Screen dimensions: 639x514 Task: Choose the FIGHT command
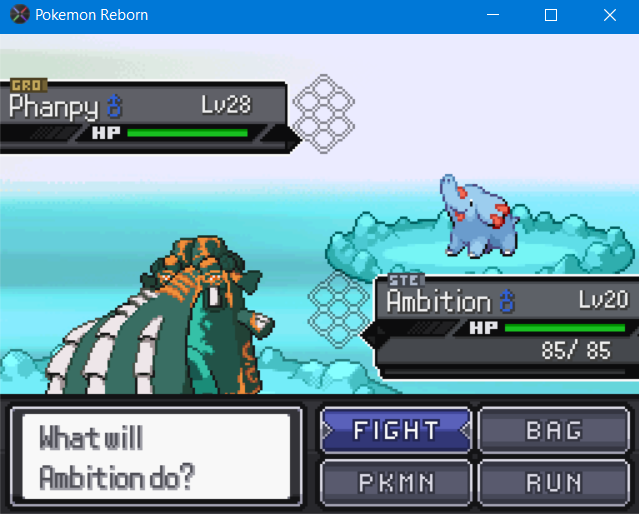point(396,430)
